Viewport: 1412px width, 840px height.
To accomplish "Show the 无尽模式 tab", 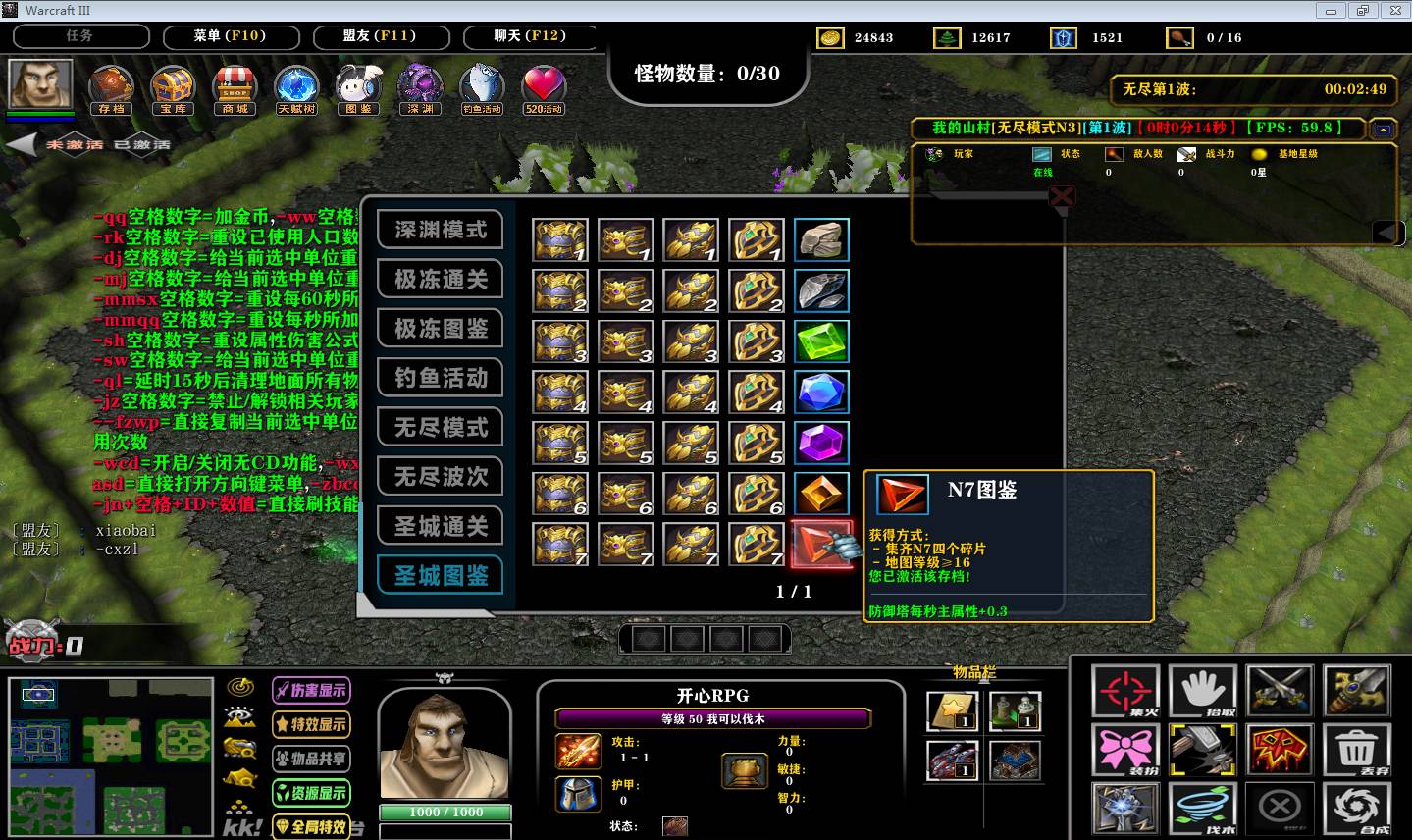I will pyautogui.click(x=441, y=428).
